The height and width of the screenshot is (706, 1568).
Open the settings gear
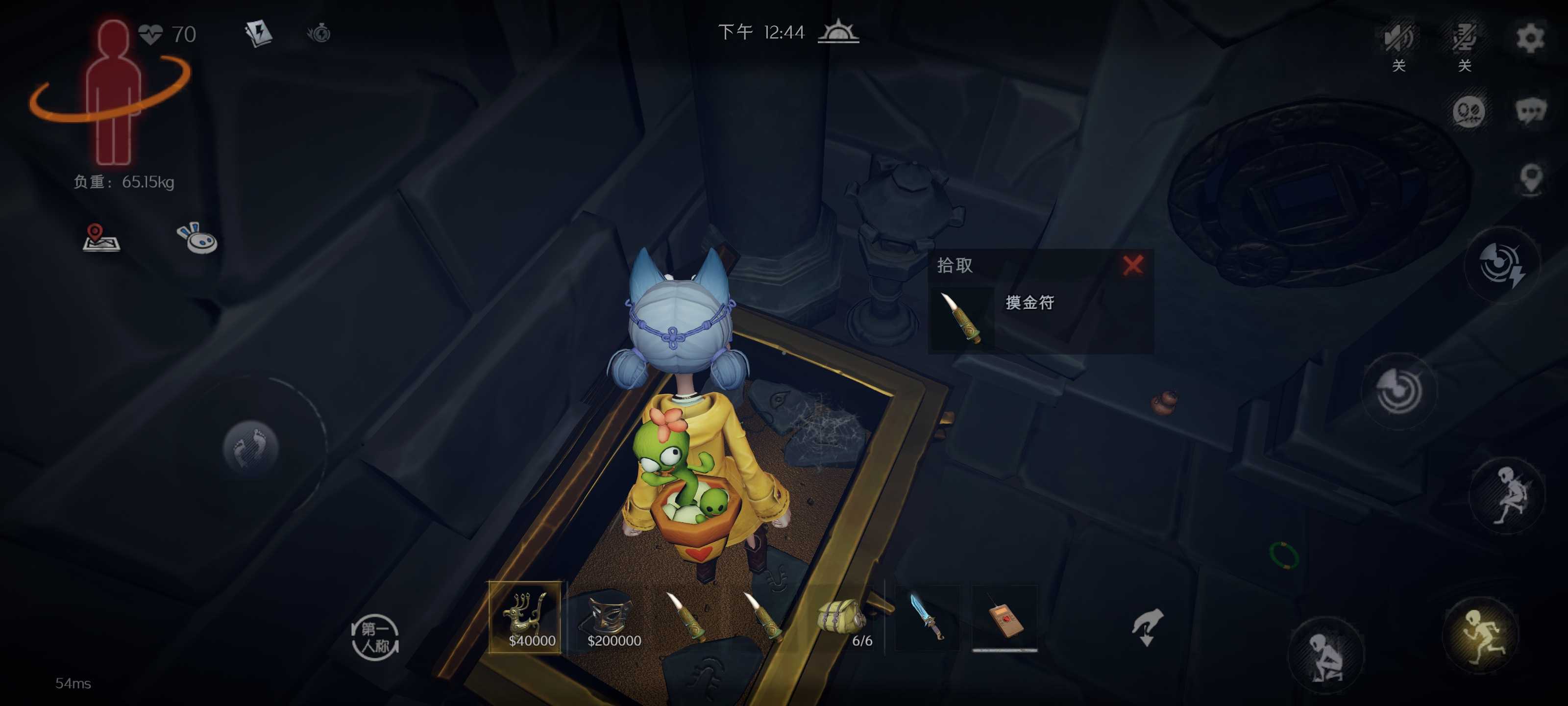(1530, 38)
